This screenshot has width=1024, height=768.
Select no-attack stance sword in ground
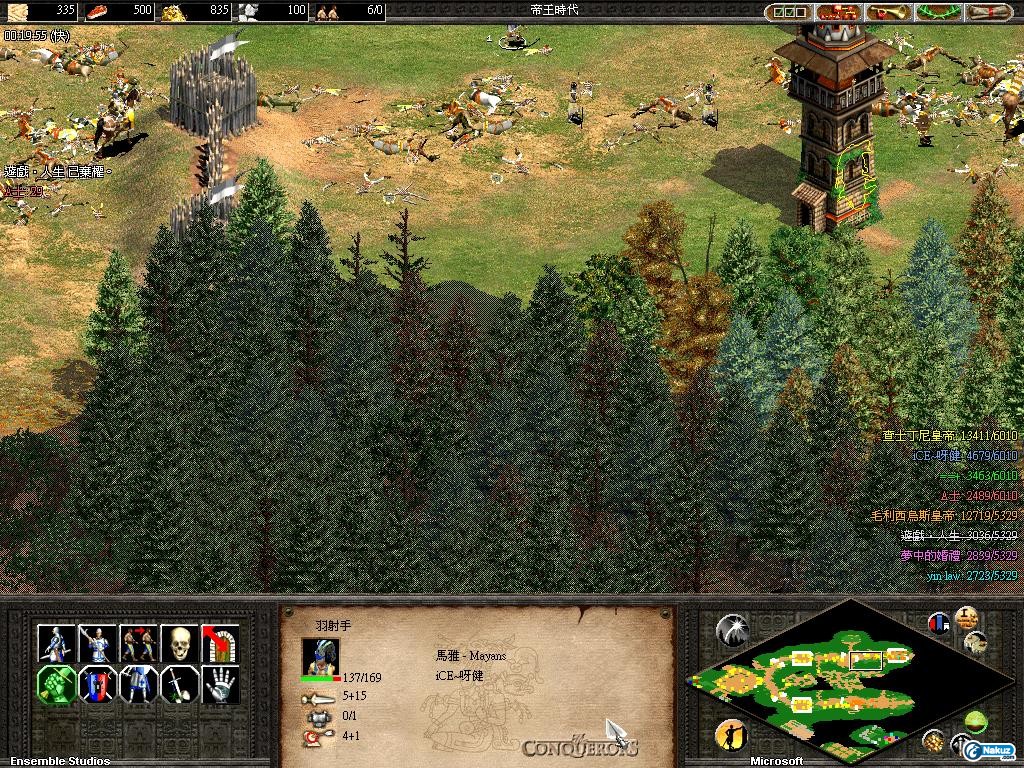tap(179, 685)
